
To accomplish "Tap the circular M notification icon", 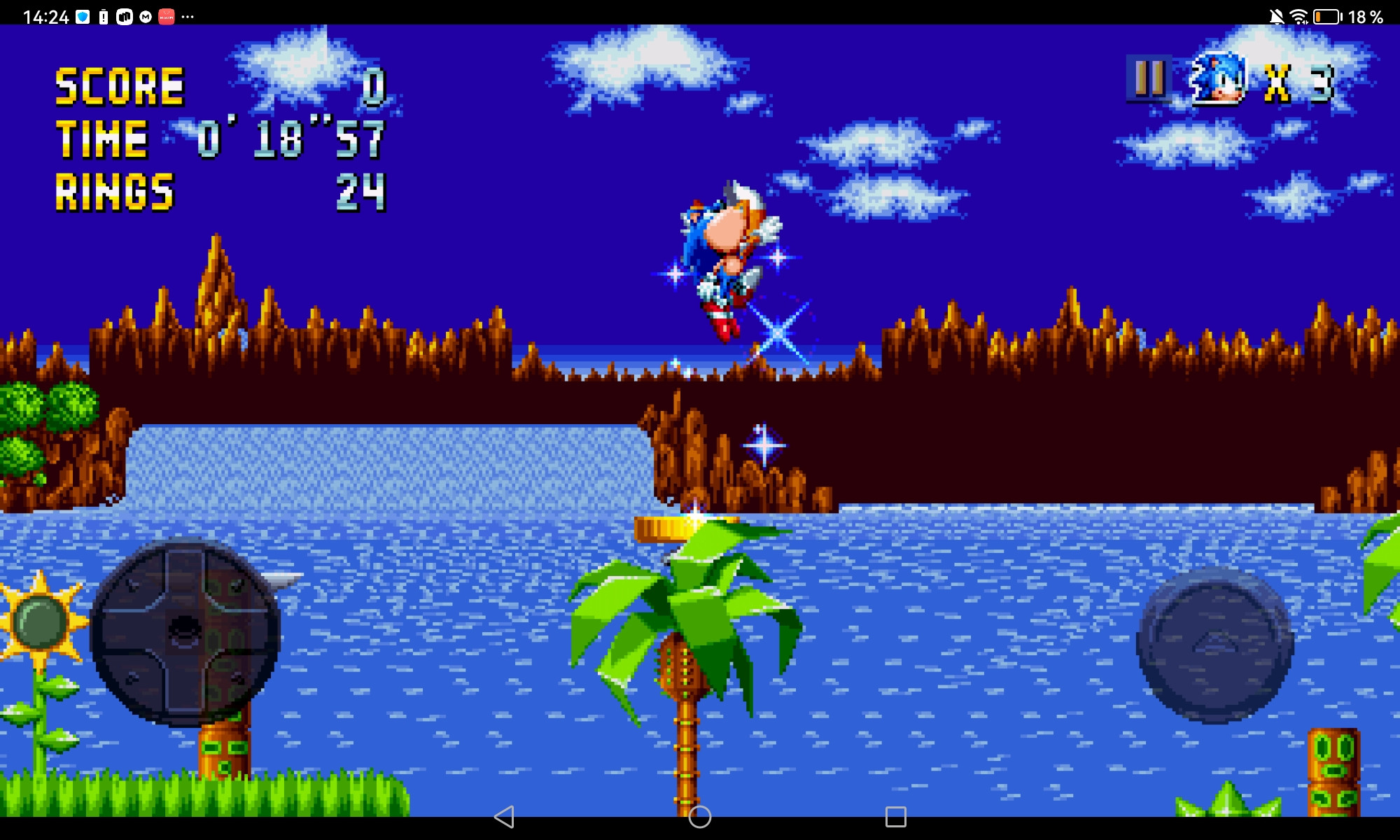I will pyautogui.click(x=146, y=15).
